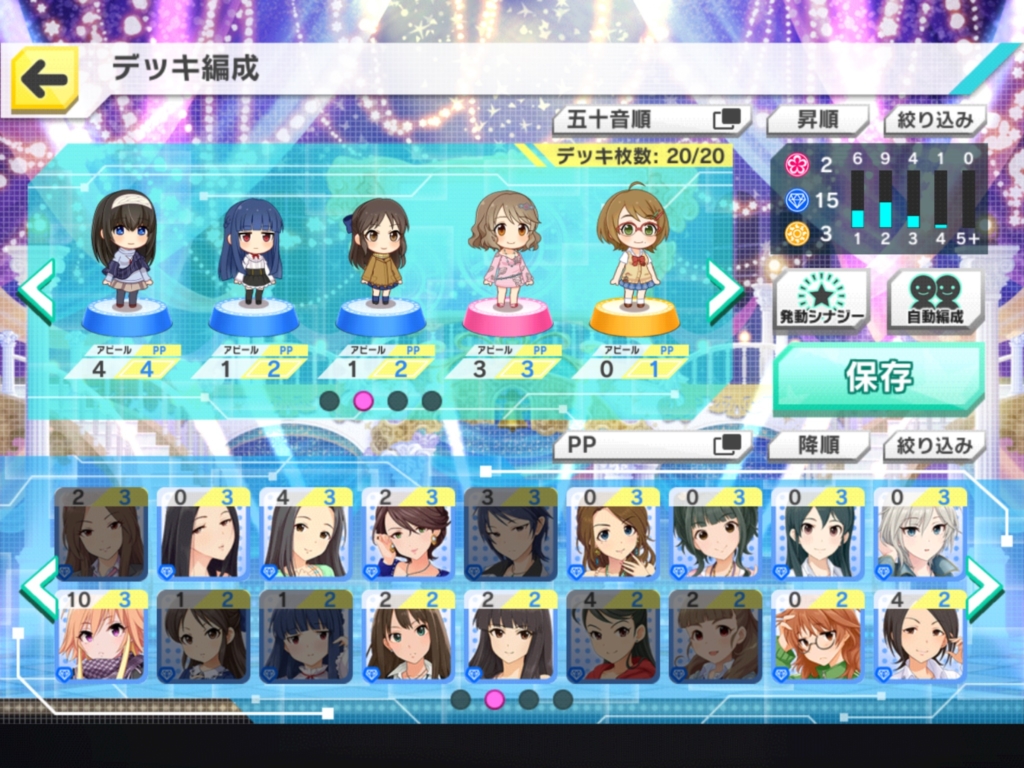Click the 保存 save button
This screenshot has height=768, width=1024.
coord(878,378)
